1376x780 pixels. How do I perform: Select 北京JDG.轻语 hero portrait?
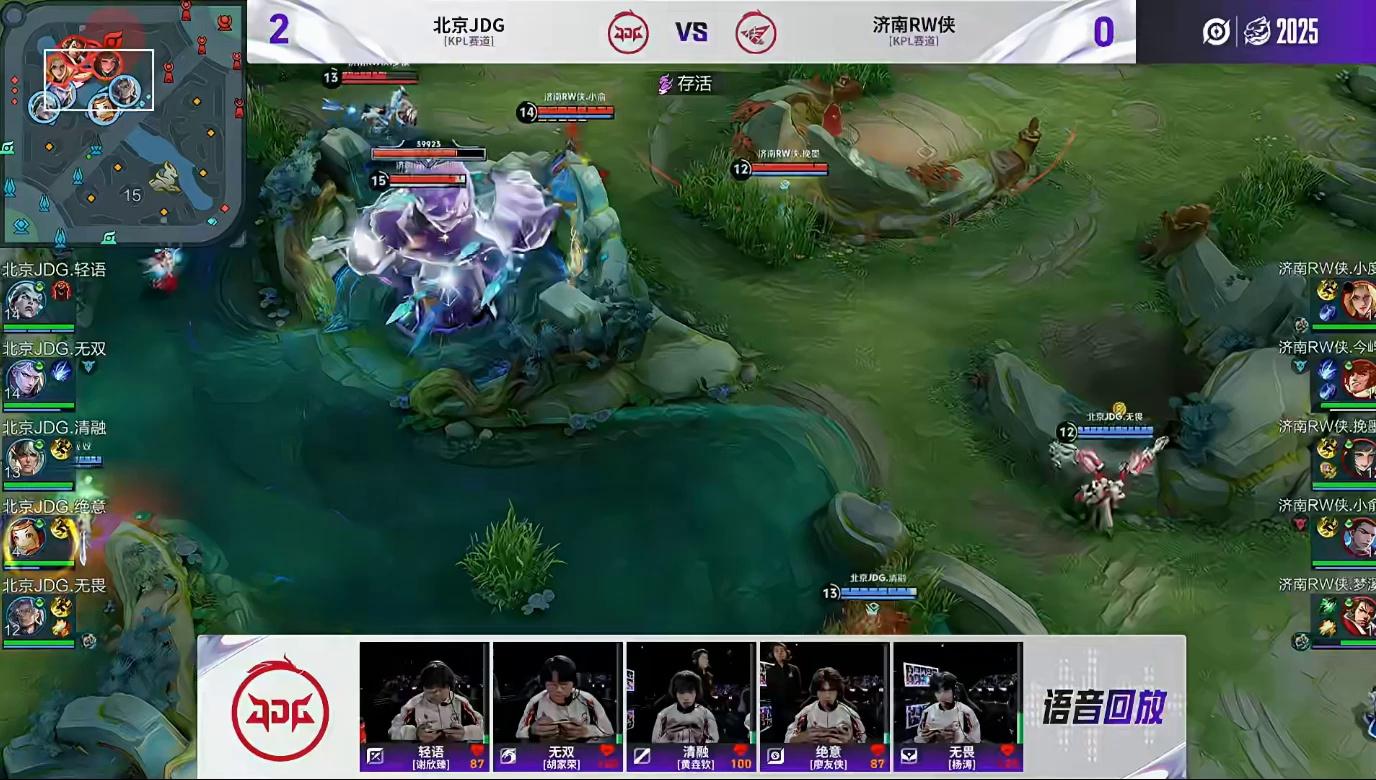[24, 300]
